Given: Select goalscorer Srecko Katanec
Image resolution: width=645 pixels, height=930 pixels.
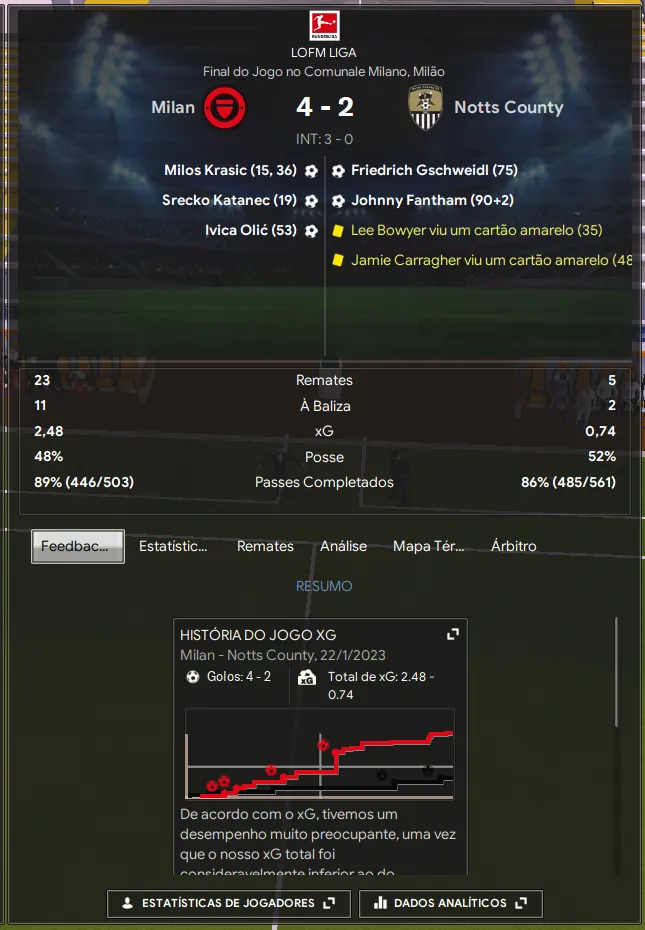Looking at the screenshot, I should pos(229,201).
